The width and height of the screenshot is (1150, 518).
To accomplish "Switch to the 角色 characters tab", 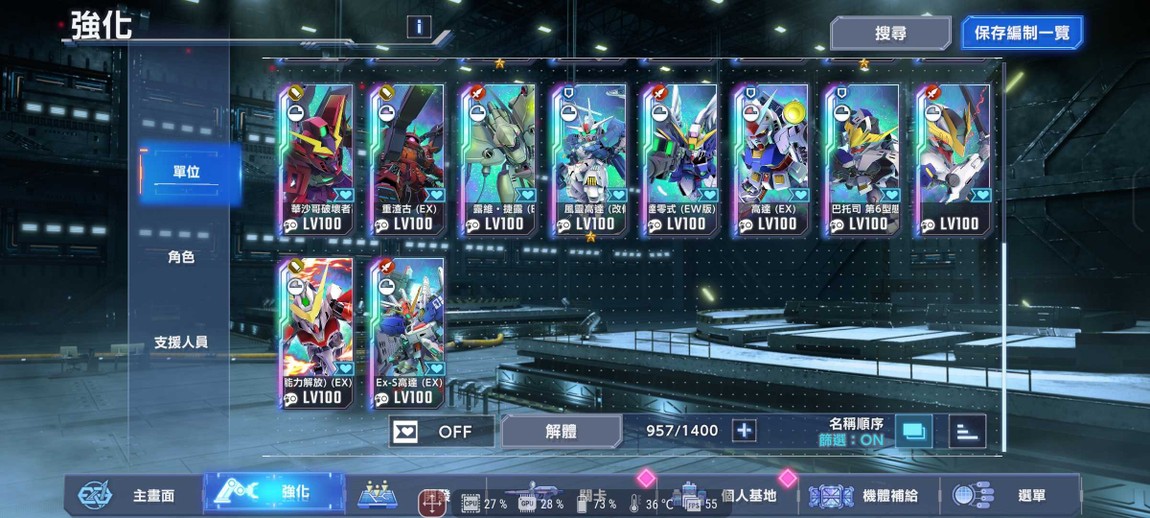I will click(181, 257).
